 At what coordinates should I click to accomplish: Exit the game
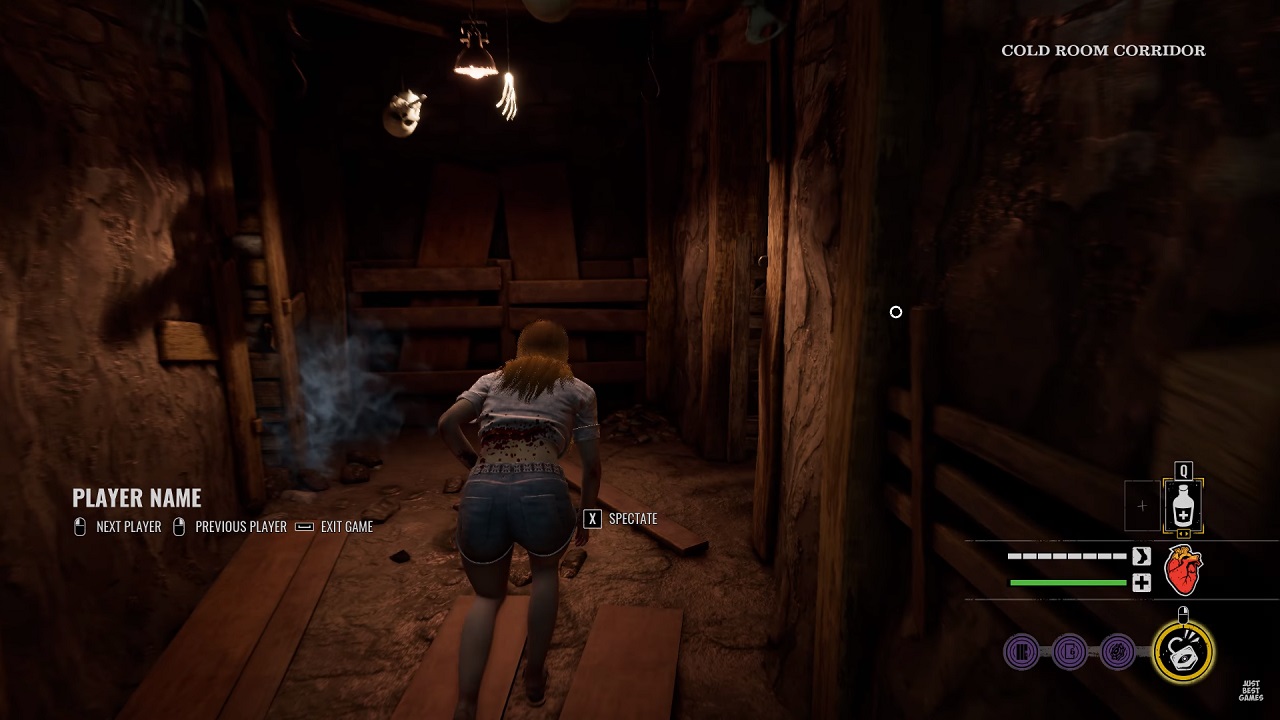coord(335,527)
